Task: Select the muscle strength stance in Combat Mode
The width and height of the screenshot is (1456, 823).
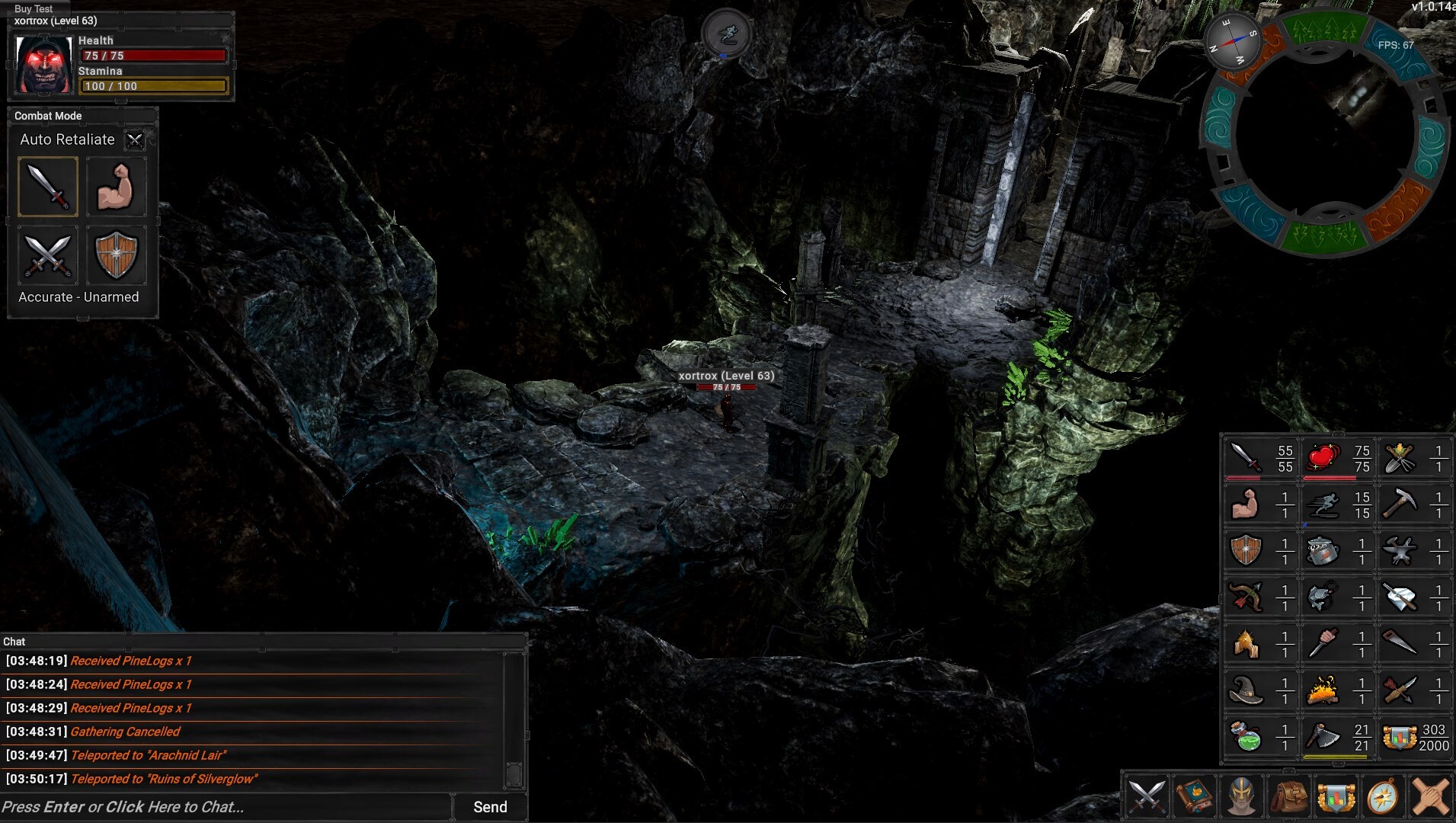Action: point(117,186)
